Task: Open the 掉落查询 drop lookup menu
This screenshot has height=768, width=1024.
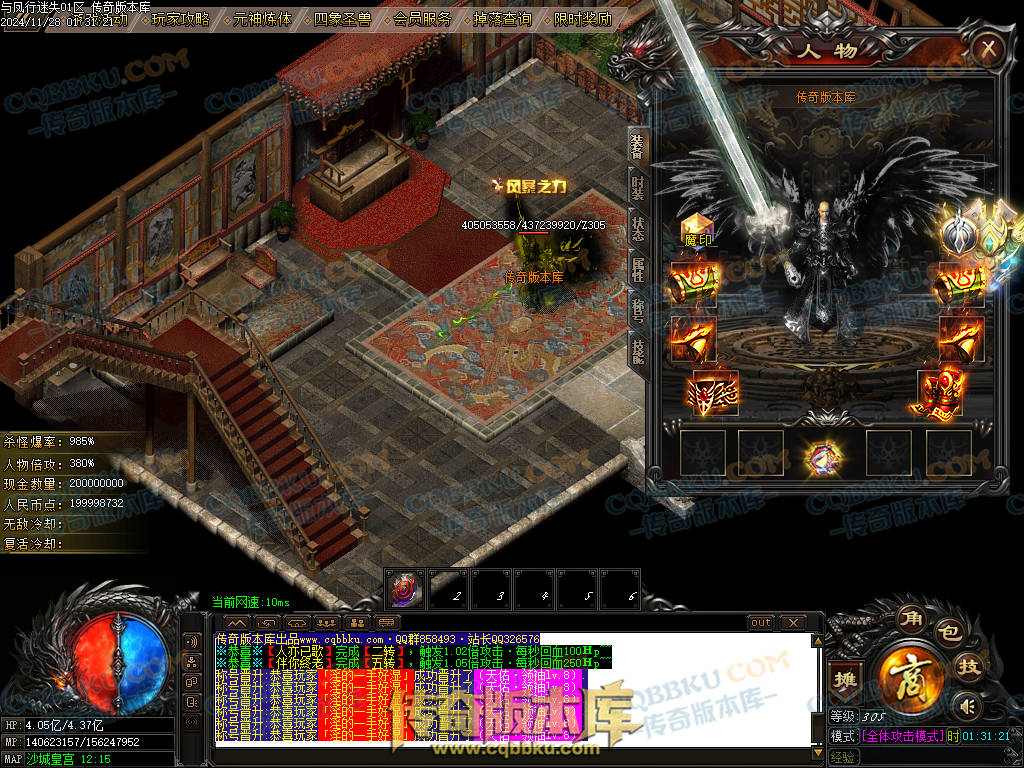Action: tap(502, 19)
